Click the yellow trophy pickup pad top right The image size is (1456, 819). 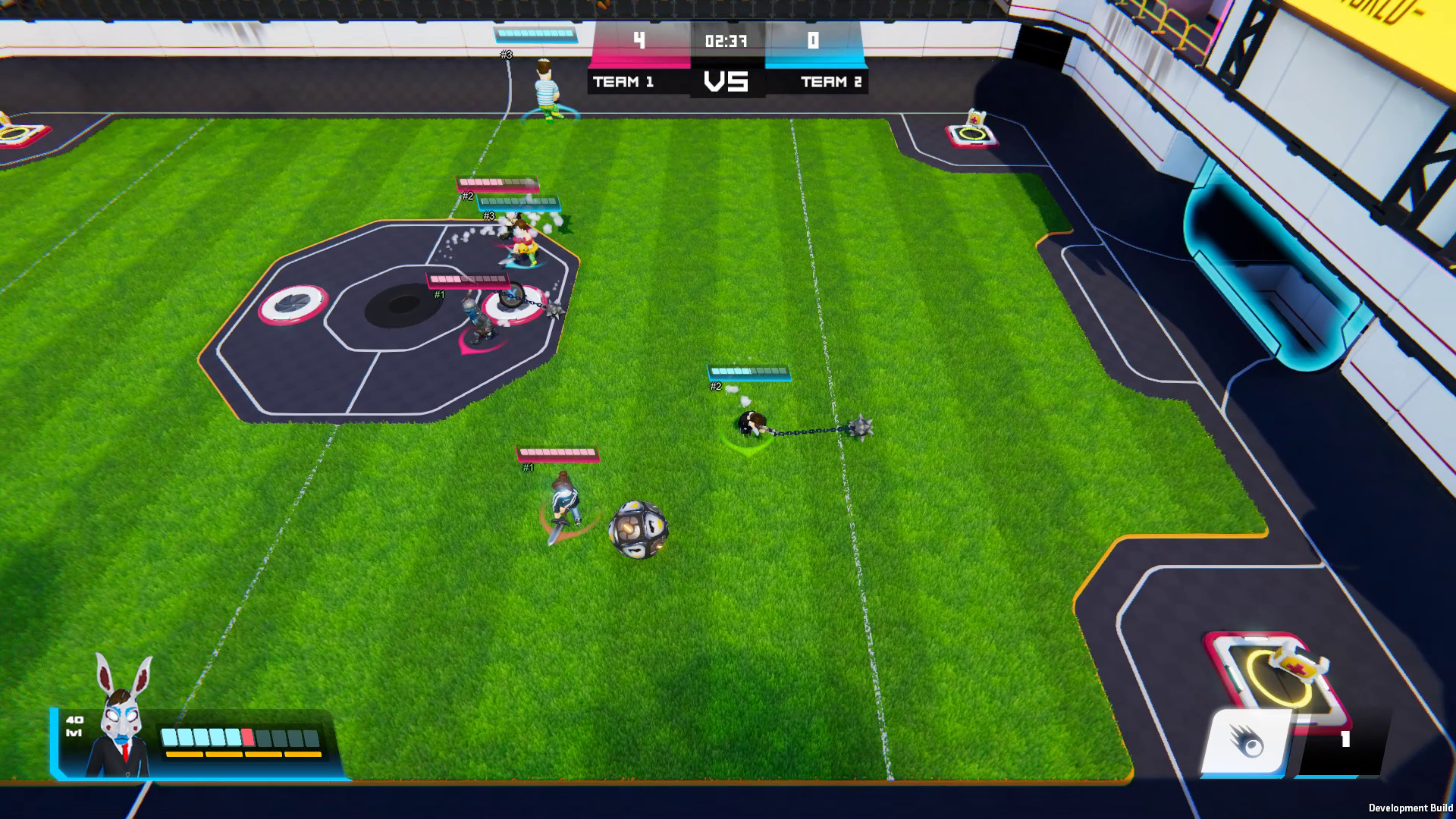click(973, 133)
